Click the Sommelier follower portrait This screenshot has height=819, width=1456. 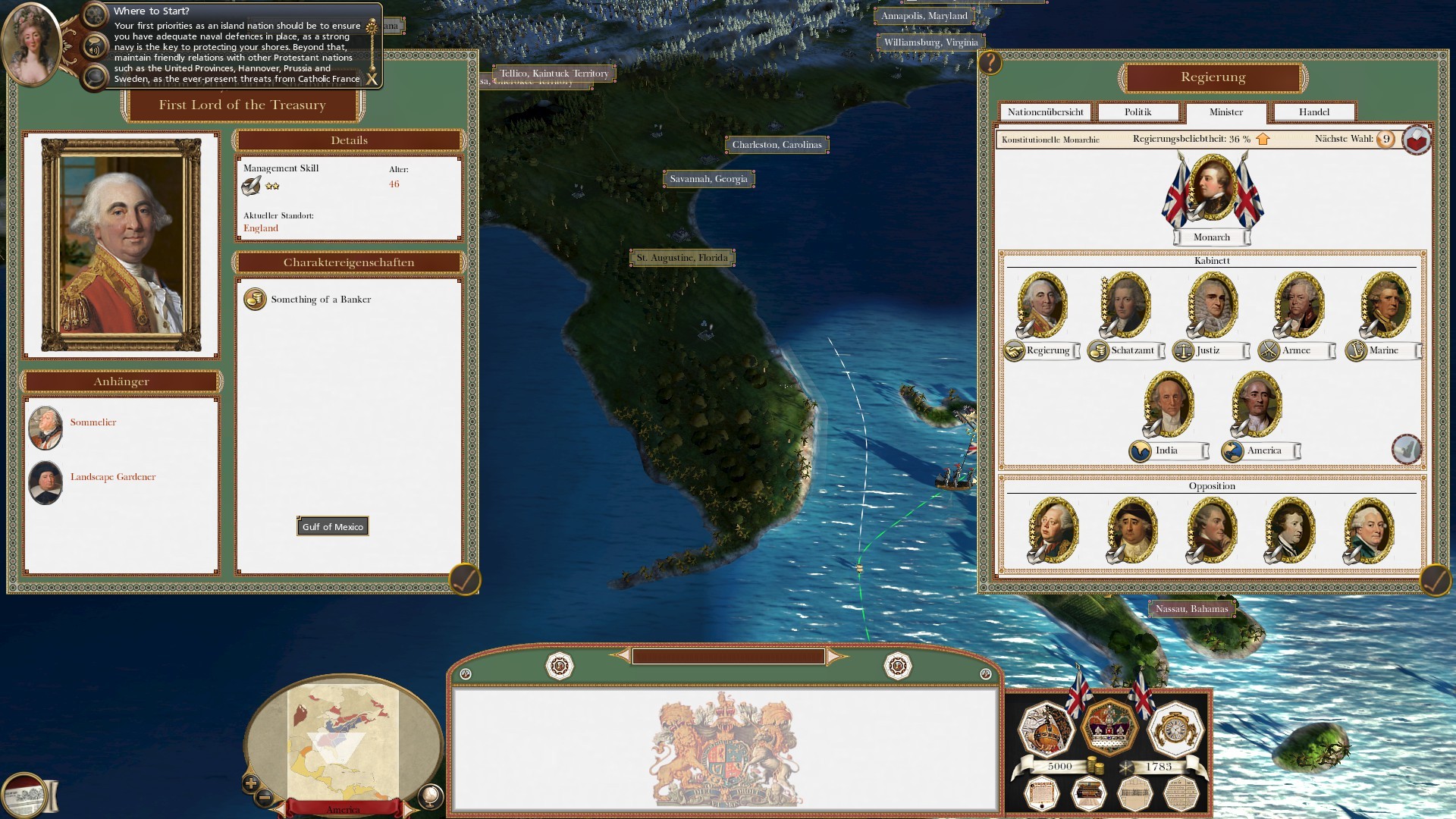point(45,428)
